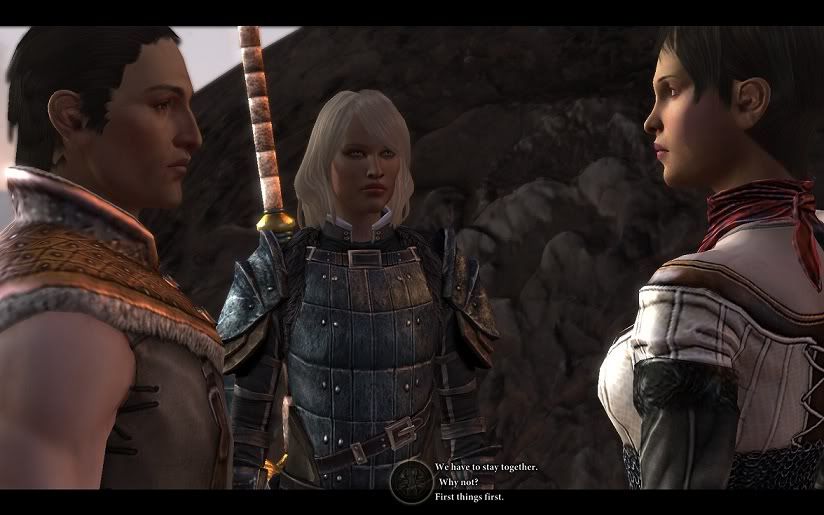824x515 pixels.
Task: Pick the "First things first." response
Action: [x=469, y=497]
